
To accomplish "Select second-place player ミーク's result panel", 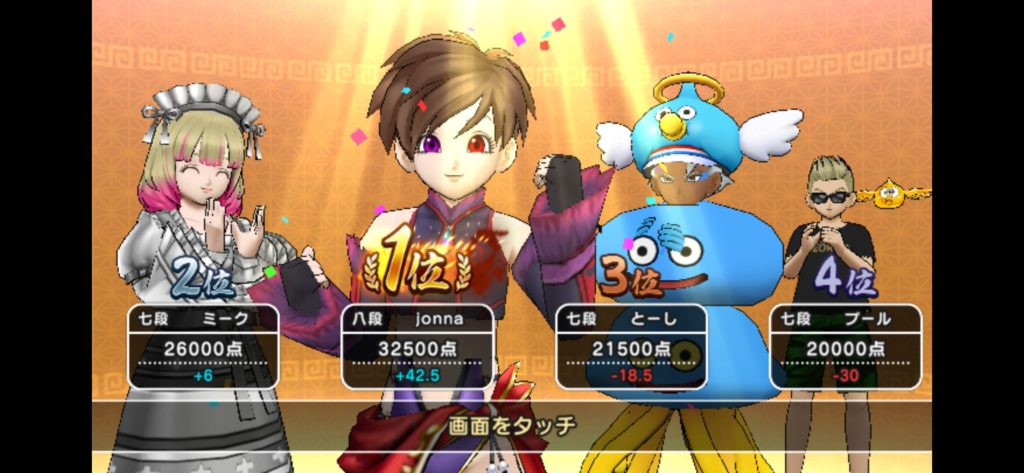I will tap(203, 347).
